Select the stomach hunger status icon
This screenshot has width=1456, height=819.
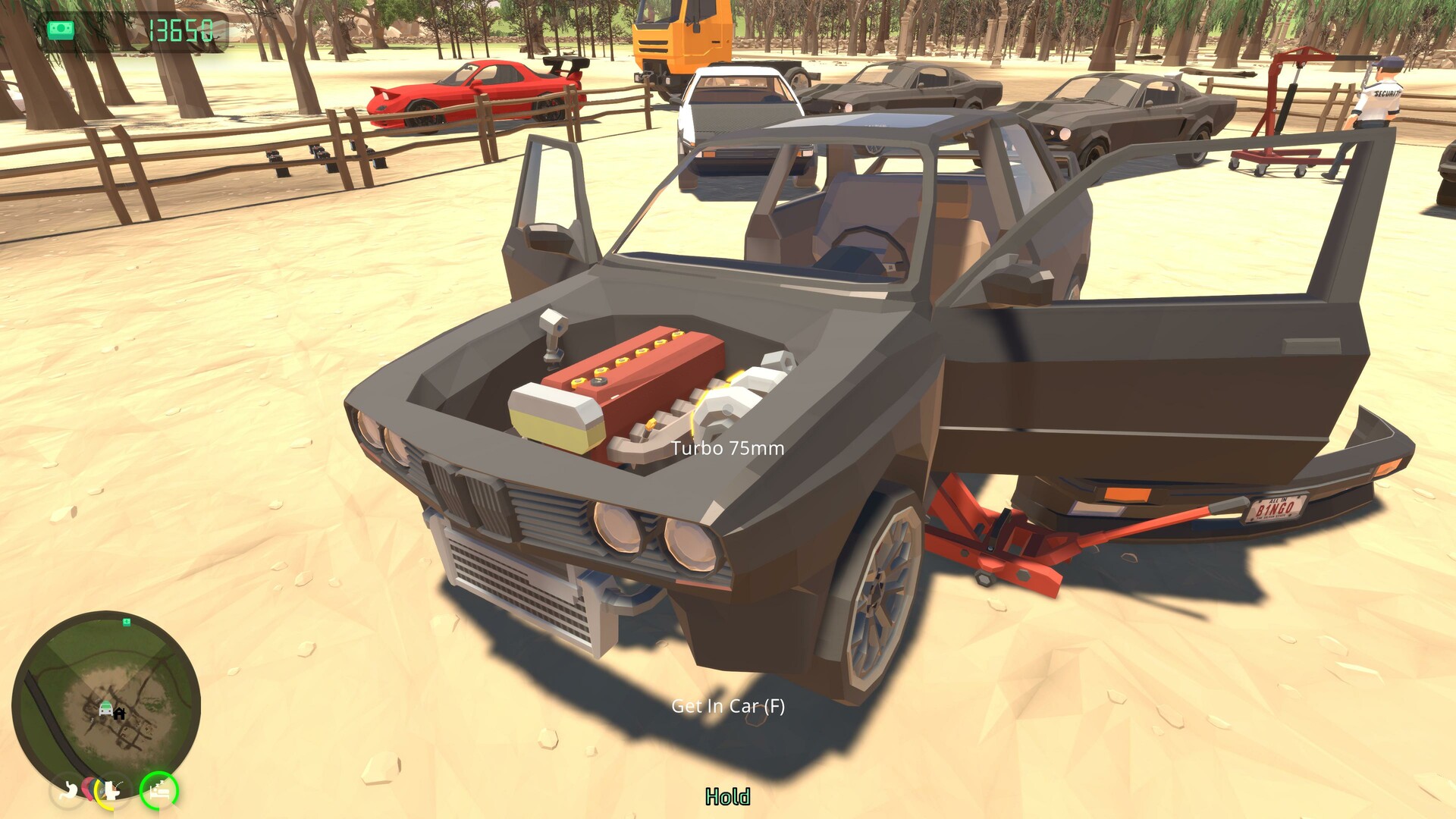[70, 791]
